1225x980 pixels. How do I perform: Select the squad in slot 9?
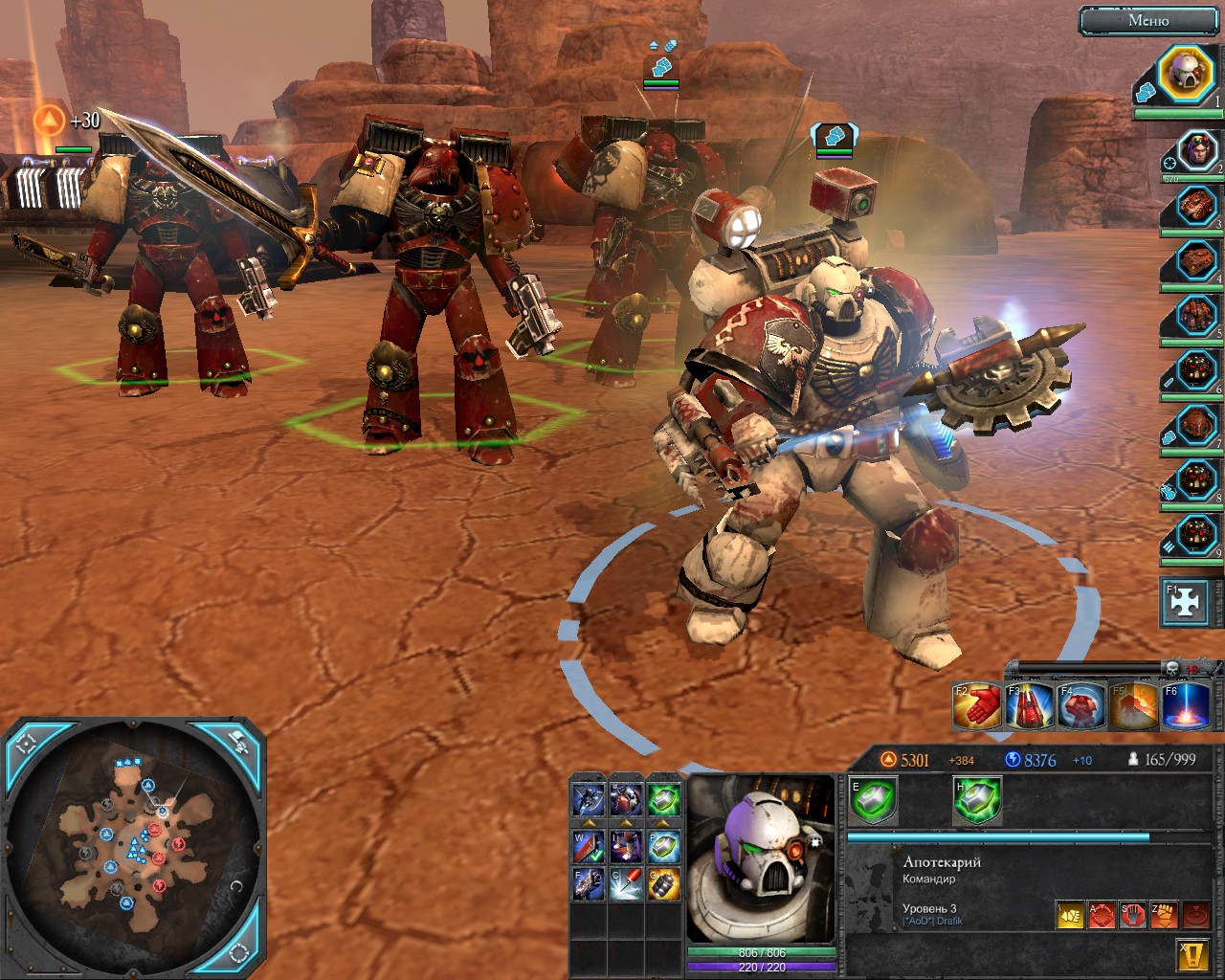[x=1192, y=532]
